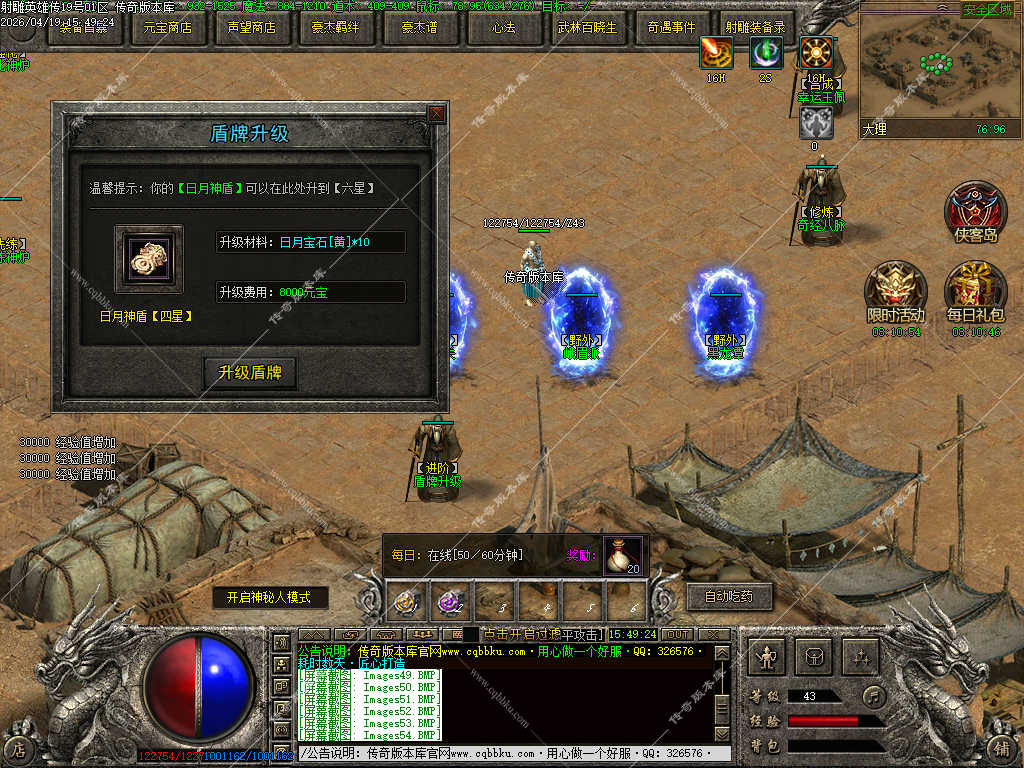Open the 限时活动 timed event icon
1024x768 pixels.
[x=895, y=292]
